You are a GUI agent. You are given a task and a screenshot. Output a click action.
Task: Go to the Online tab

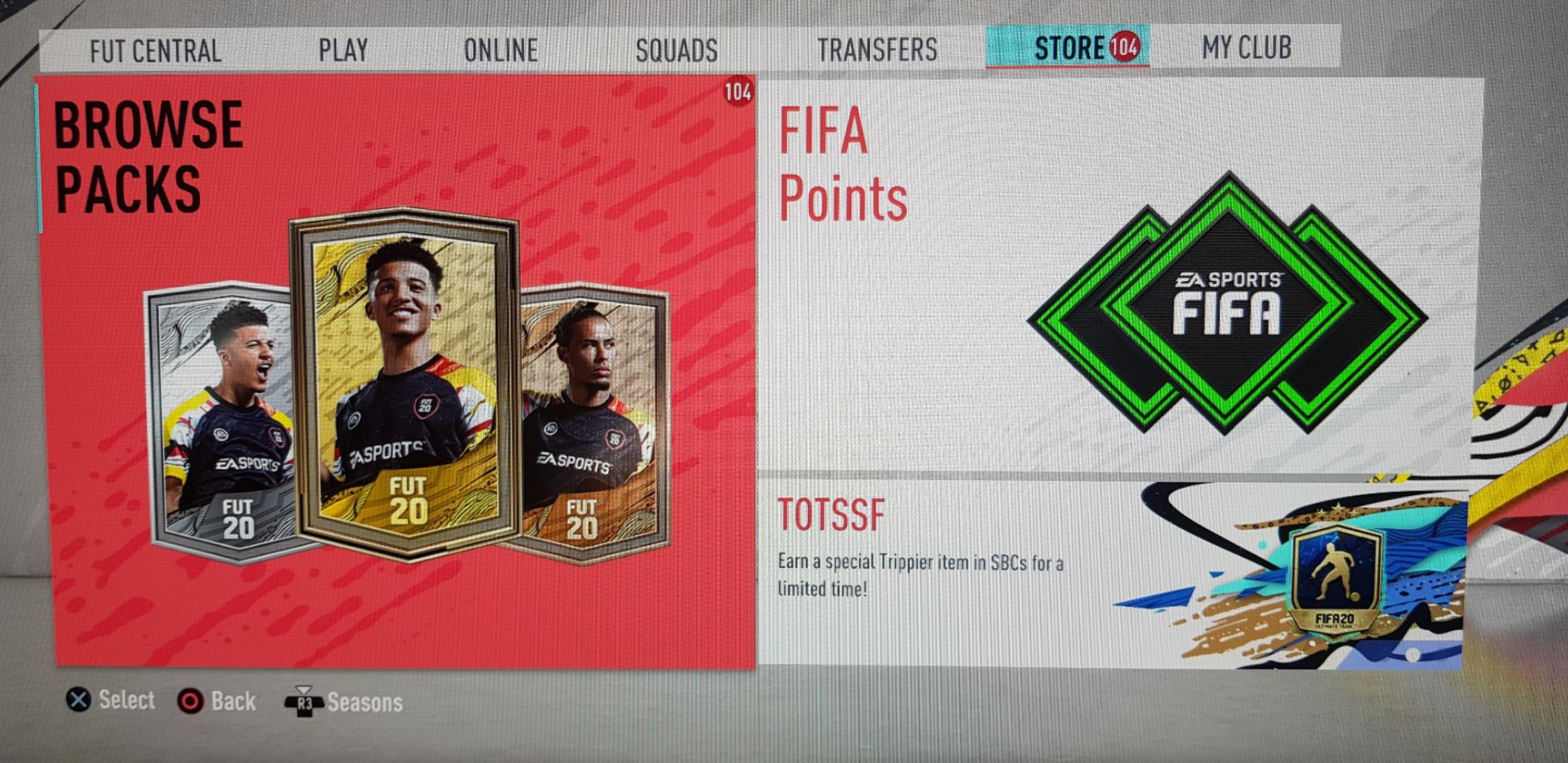coord(501,50)
